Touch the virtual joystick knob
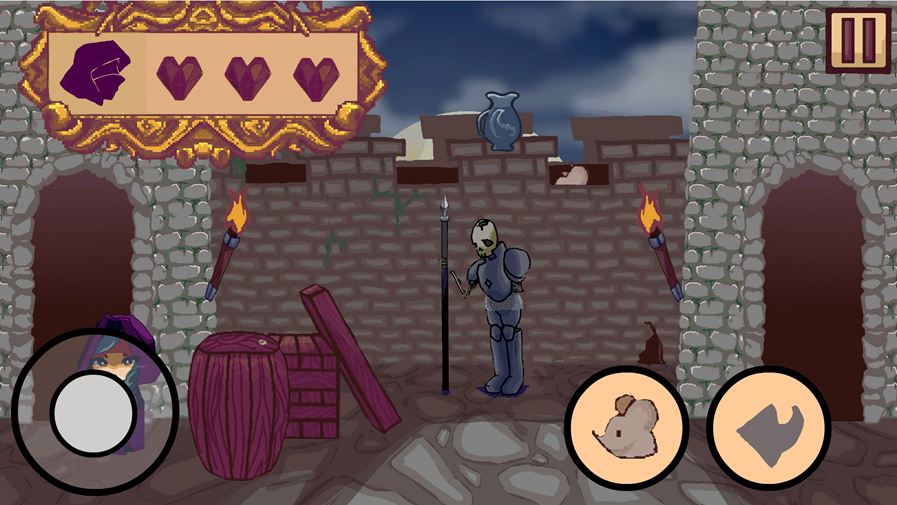897x505 pixels. coord(92,412)
